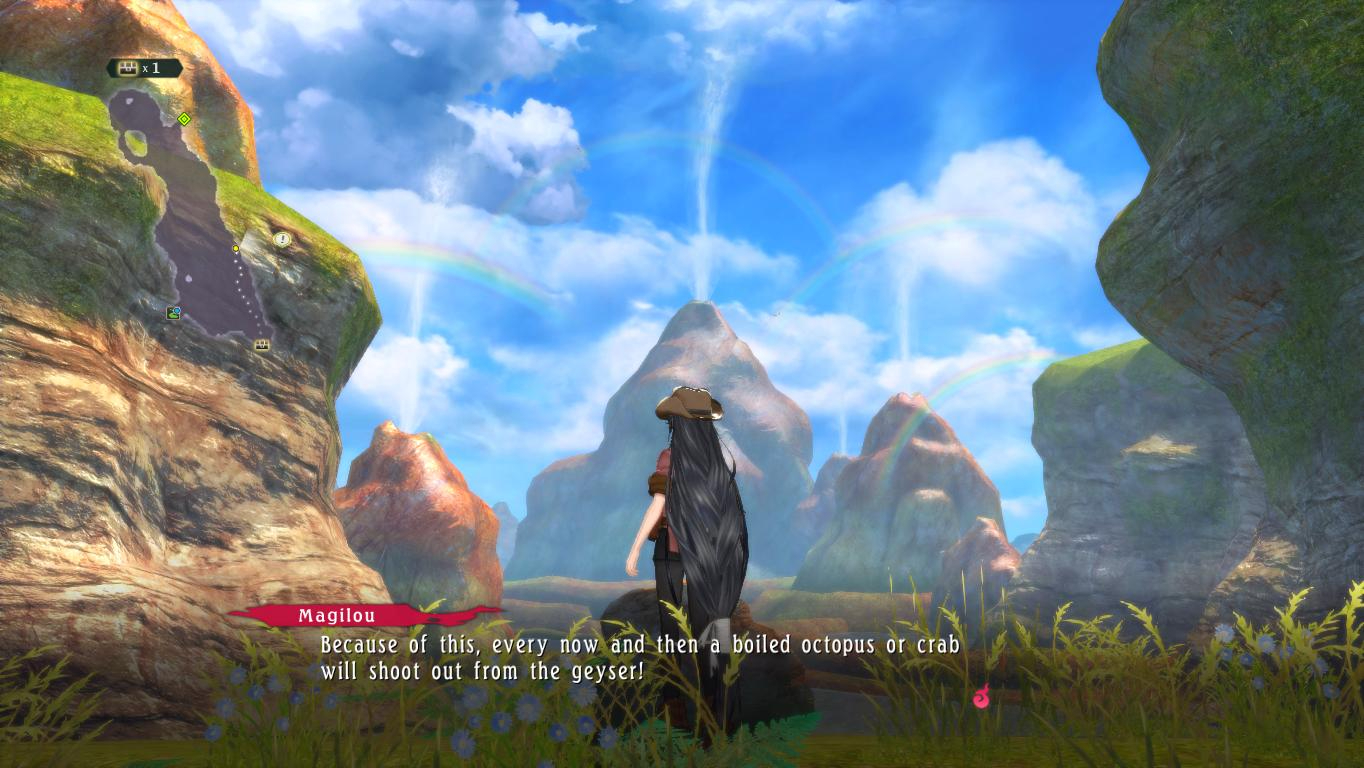Select the exclamation point marker on the minimap

(x=282, y=239)
